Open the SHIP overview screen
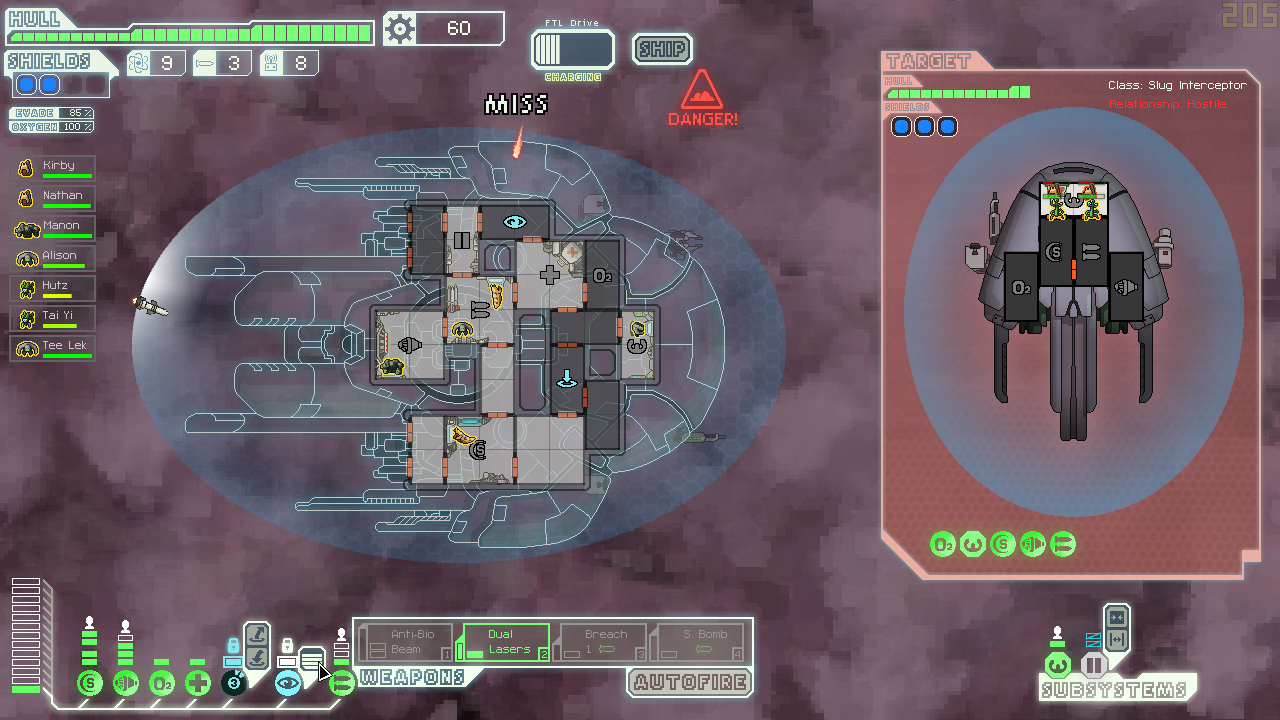The width and height of the screenshot is (1280, 720). click(662, 49)
